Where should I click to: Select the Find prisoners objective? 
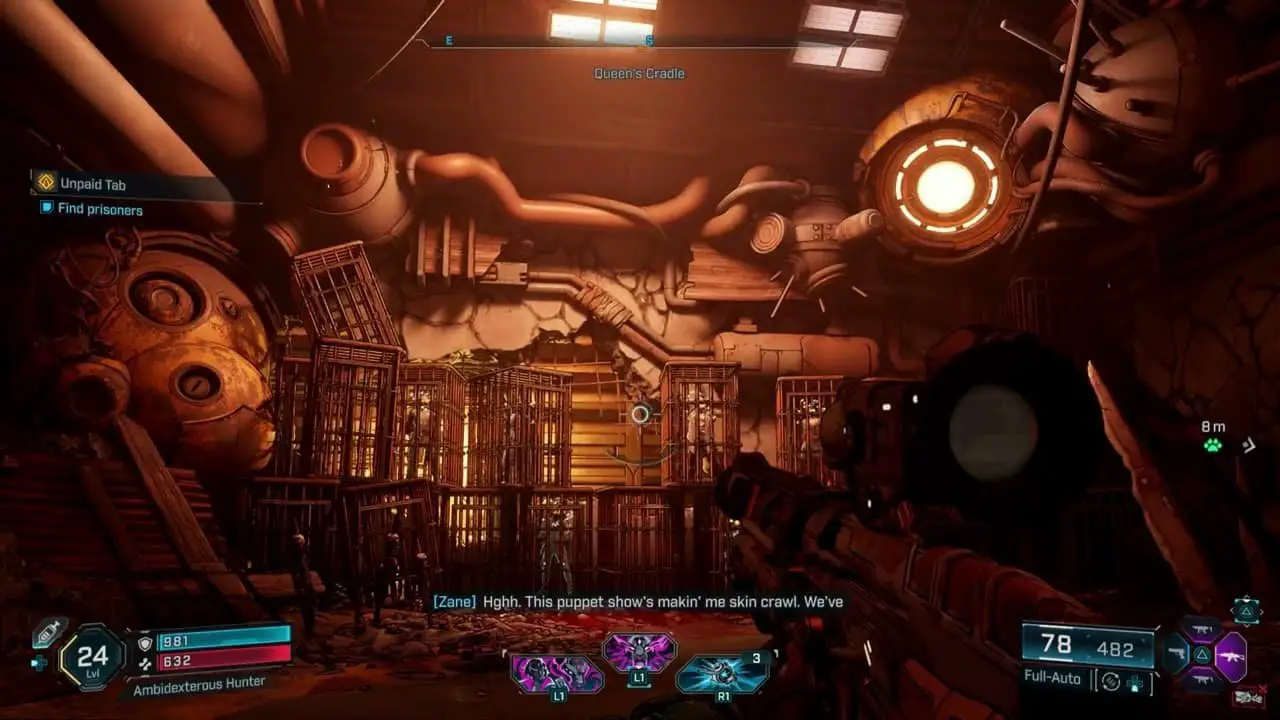[x=99, y=209]
